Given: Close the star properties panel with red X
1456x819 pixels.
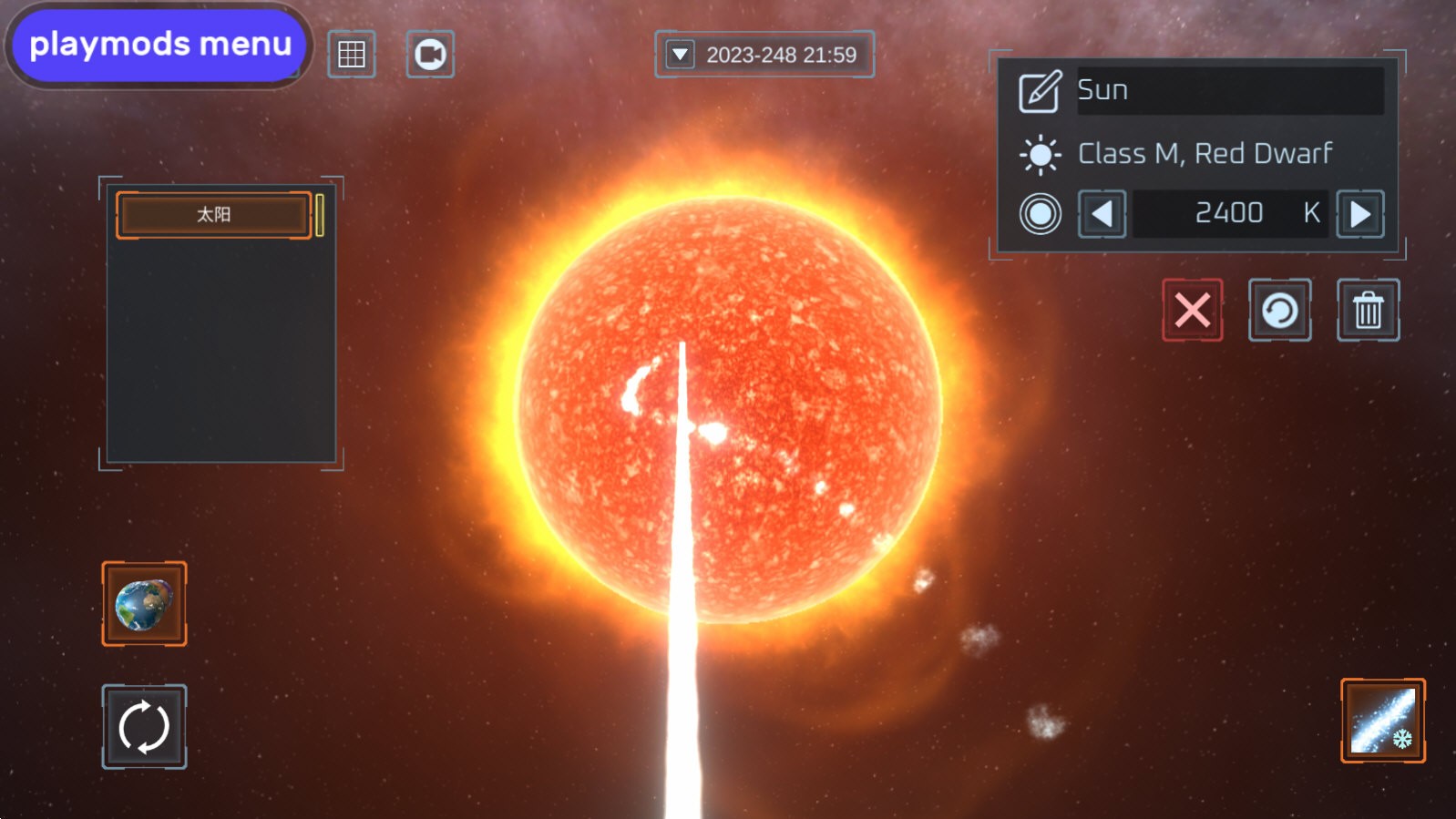Looking at the screenshot, I should click(1192, 311).
